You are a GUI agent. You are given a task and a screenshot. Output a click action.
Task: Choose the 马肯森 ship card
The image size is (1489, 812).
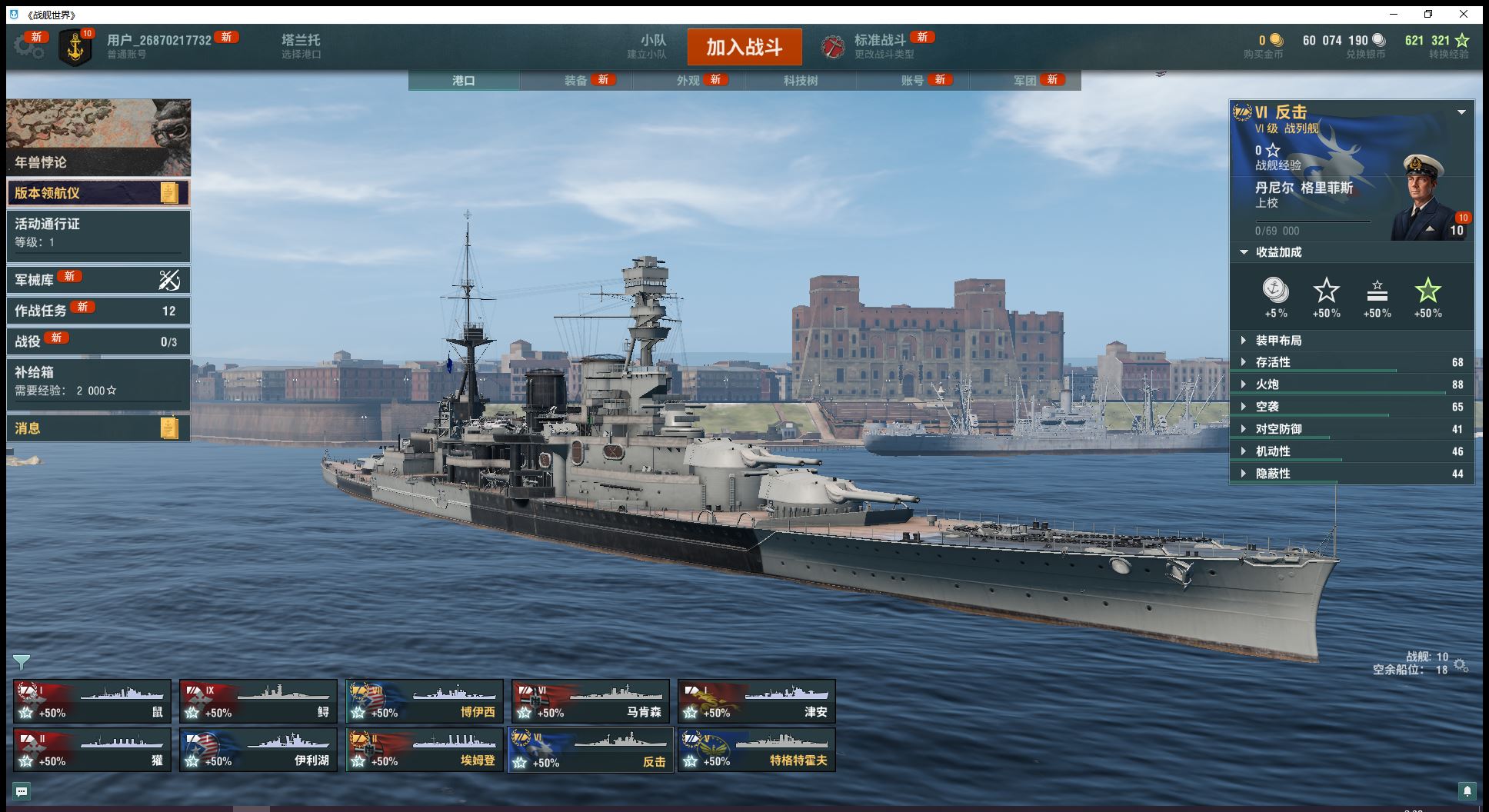click(x=591, y=701)
